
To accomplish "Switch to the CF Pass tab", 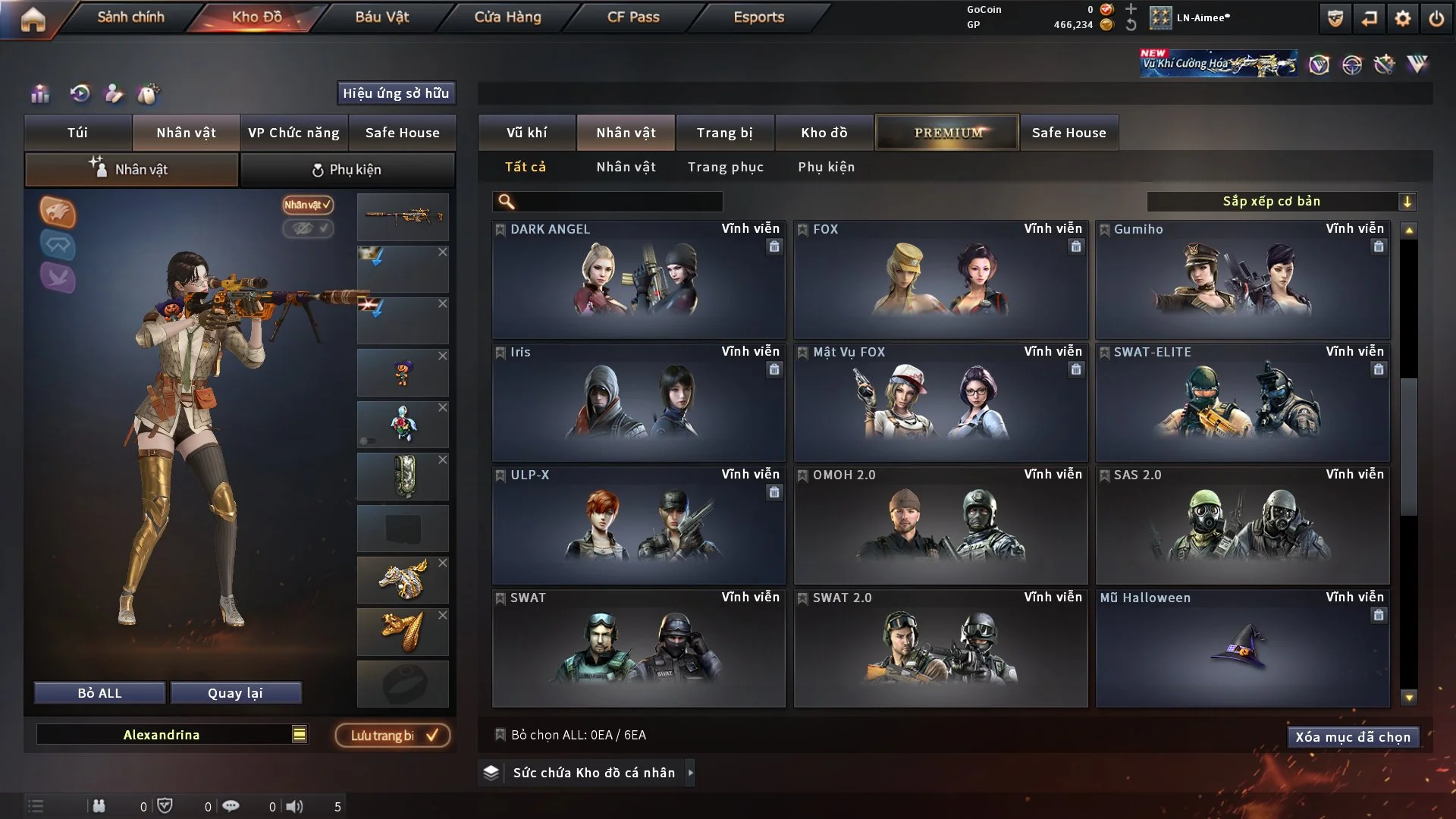I will pyautogui.click(x=633, y=17).
